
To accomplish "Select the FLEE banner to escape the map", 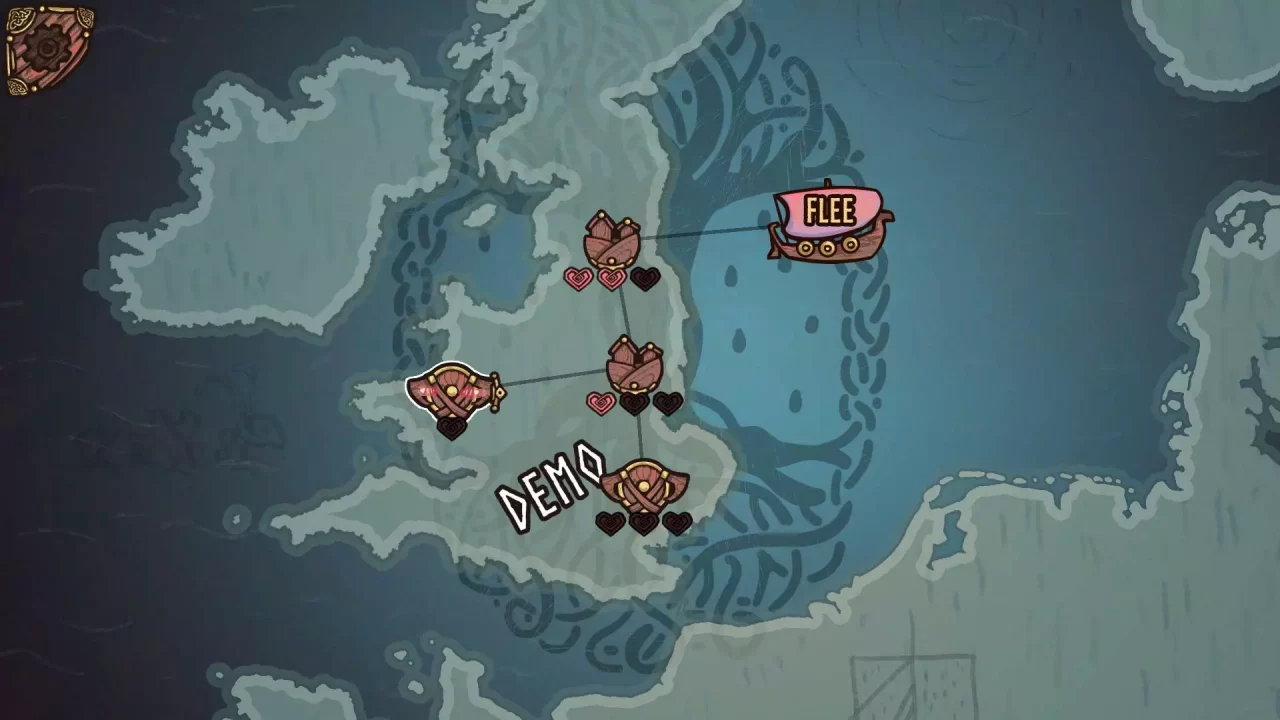I will coord(829,211).
